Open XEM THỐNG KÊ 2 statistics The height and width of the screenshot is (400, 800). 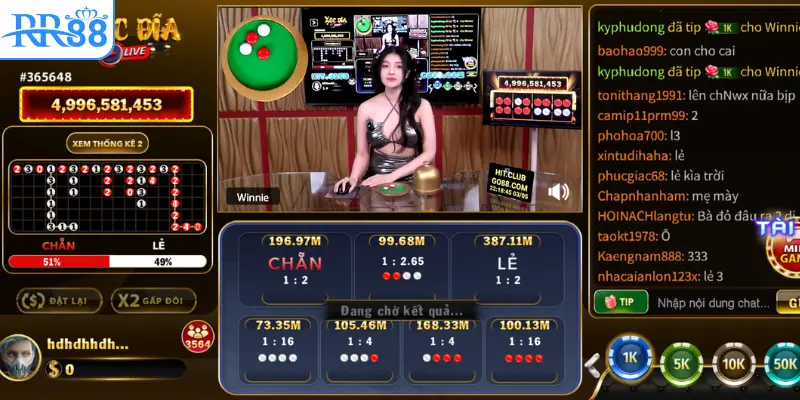coord(107,143)
